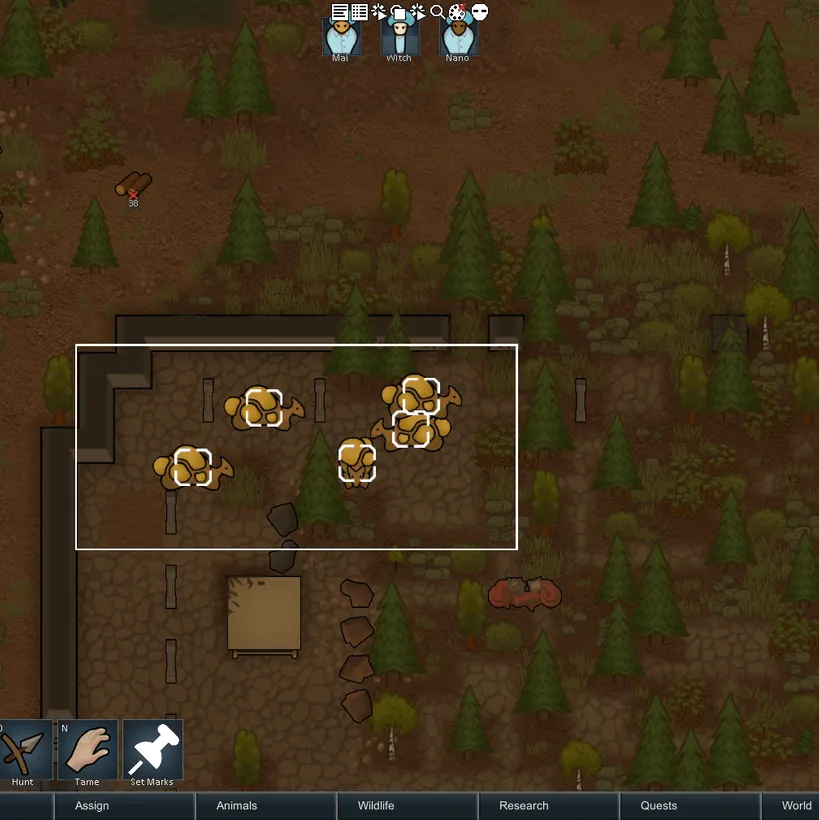Viewport: 819px width, 820px height.
Task: Click the grid table icon
Action: [x=359, y=12]
